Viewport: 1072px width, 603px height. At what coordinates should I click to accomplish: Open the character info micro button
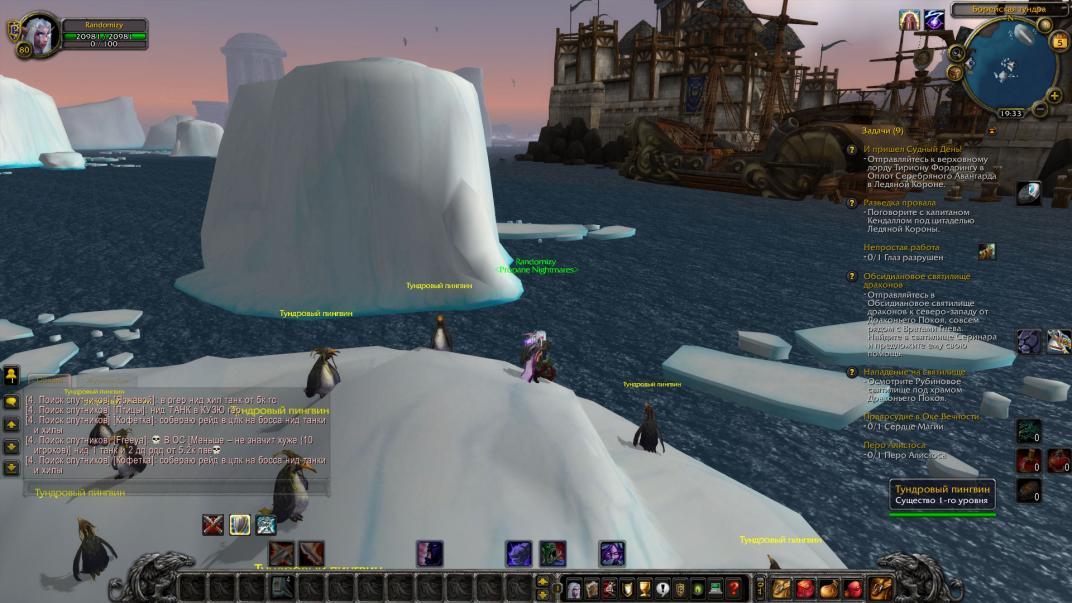(573, 588)
